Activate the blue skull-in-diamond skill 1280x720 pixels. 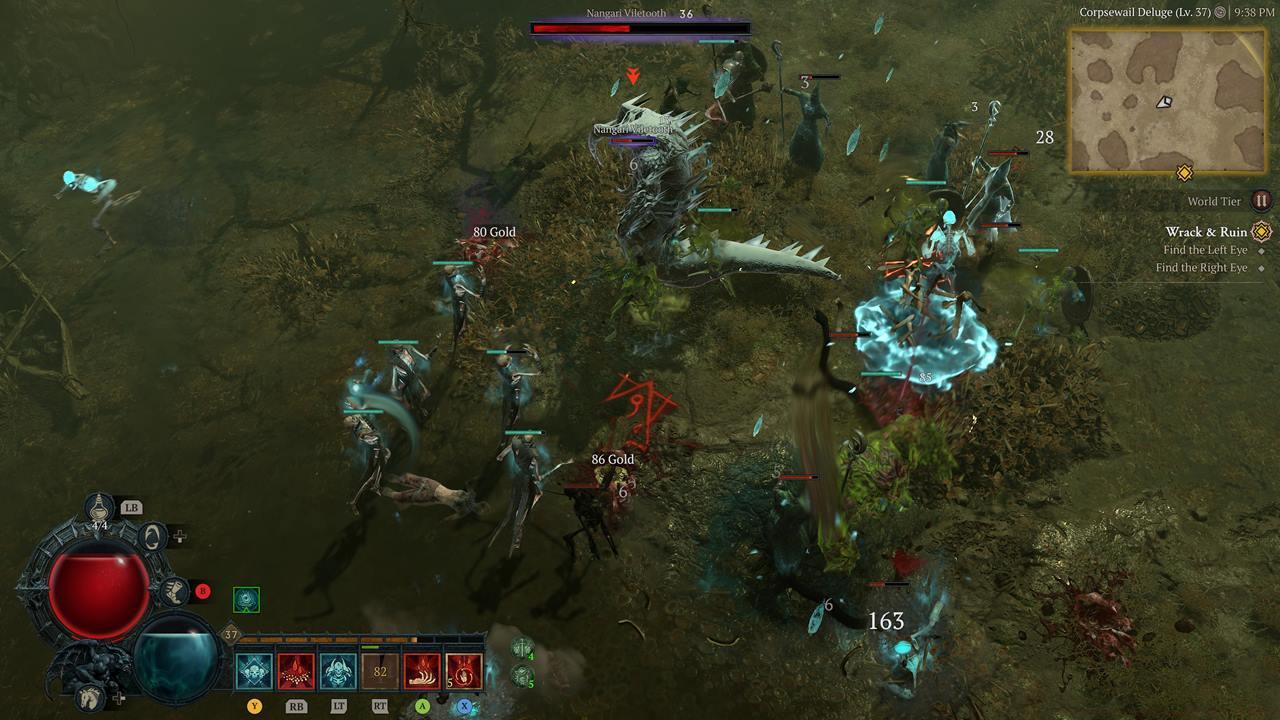pyautogui.click(x=254, y=671)
